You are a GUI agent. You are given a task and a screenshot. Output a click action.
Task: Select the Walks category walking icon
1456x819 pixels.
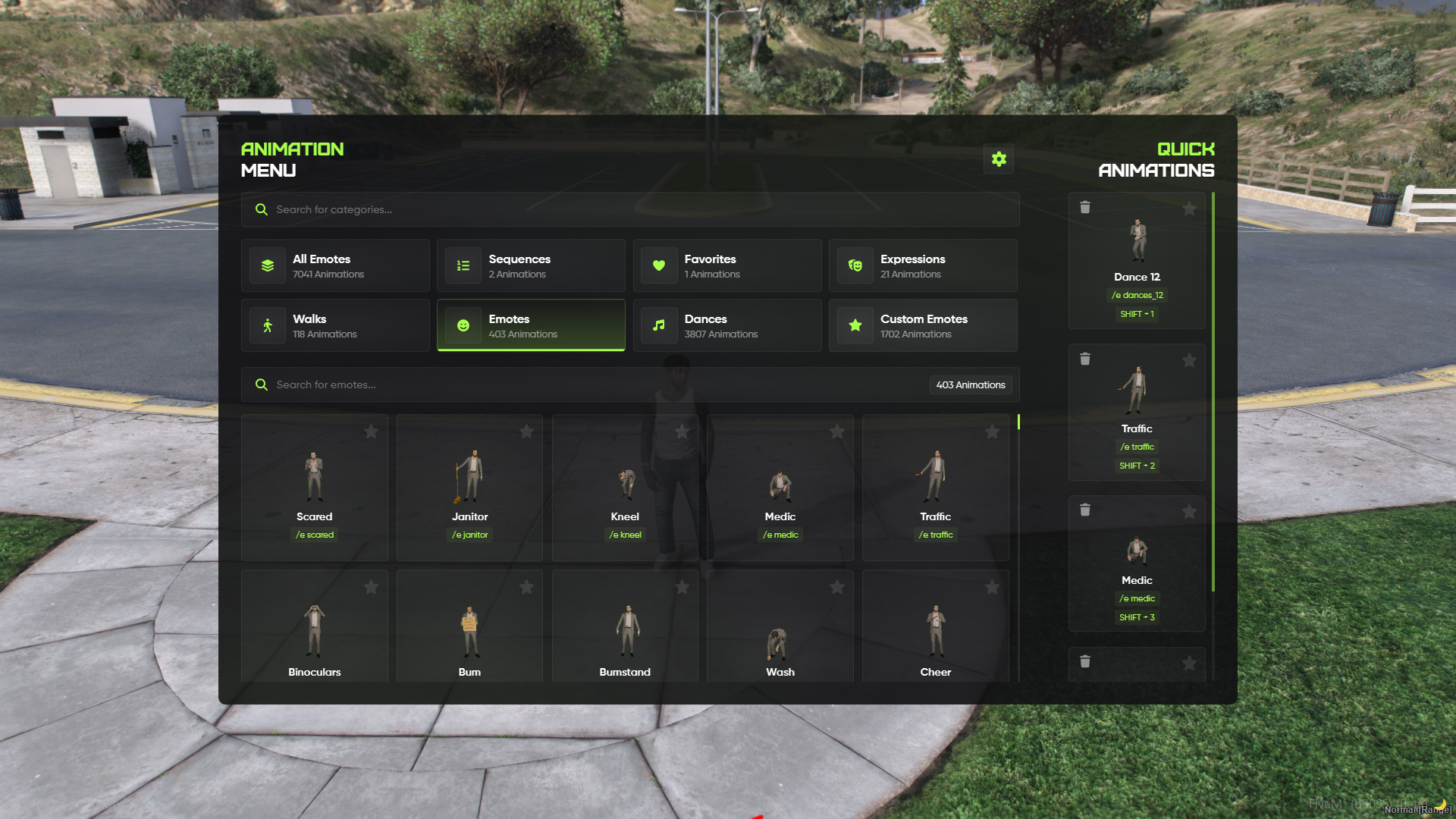click(x=267, y=325)
